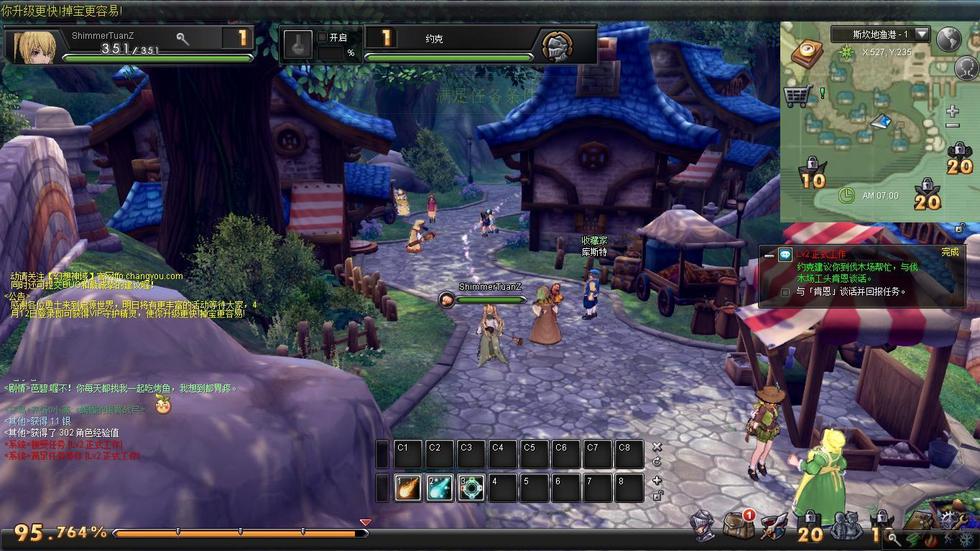Trigger the green ring skill in slot 3
The height and width of the screenshot is (551, 980).
point(471,488)
